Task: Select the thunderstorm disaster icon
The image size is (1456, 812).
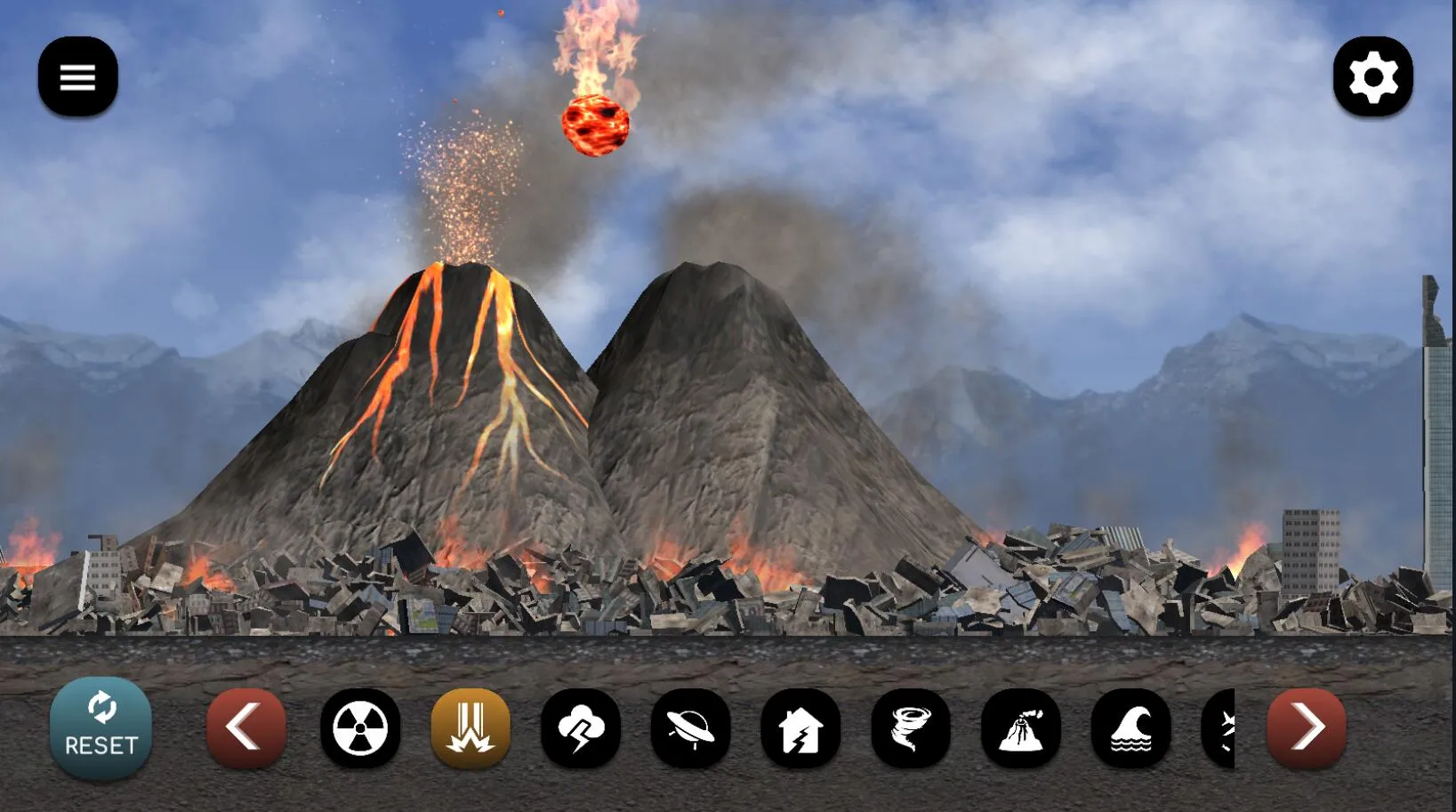Action: coord(581,728)
